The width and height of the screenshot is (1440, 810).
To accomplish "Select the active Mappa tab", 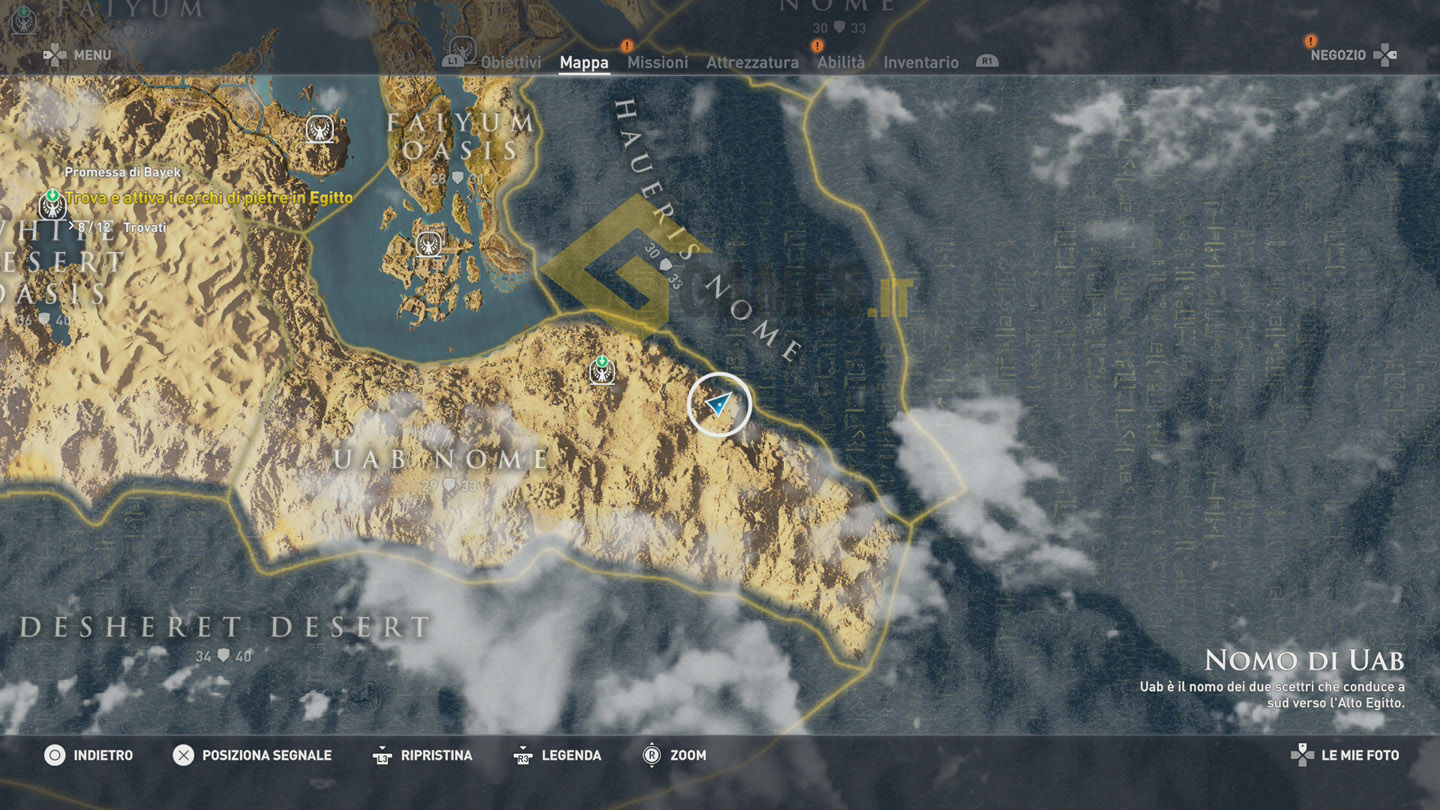I will point(584,62).
